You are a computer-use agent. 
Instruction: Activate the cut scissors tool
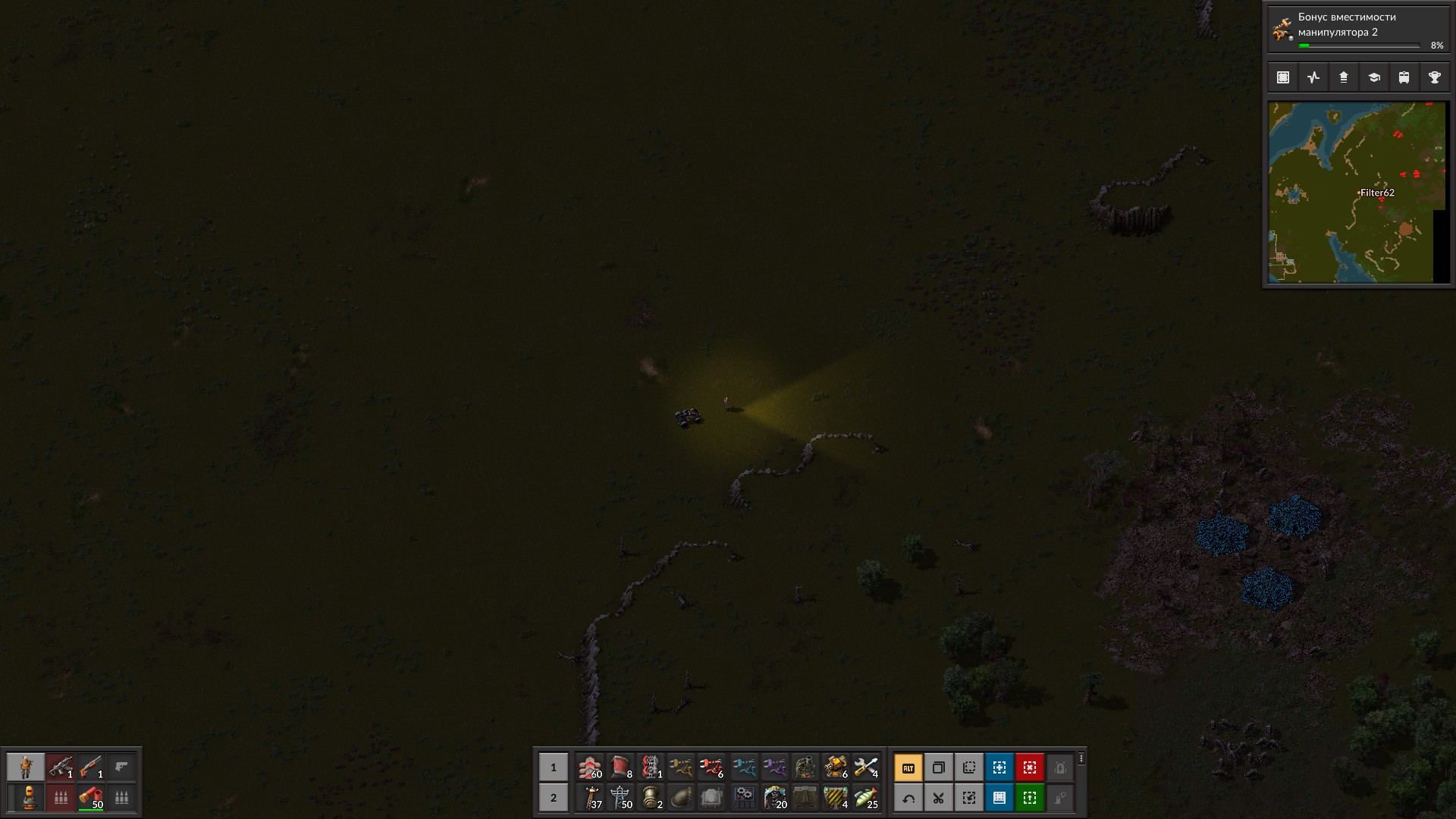(939, 798)
